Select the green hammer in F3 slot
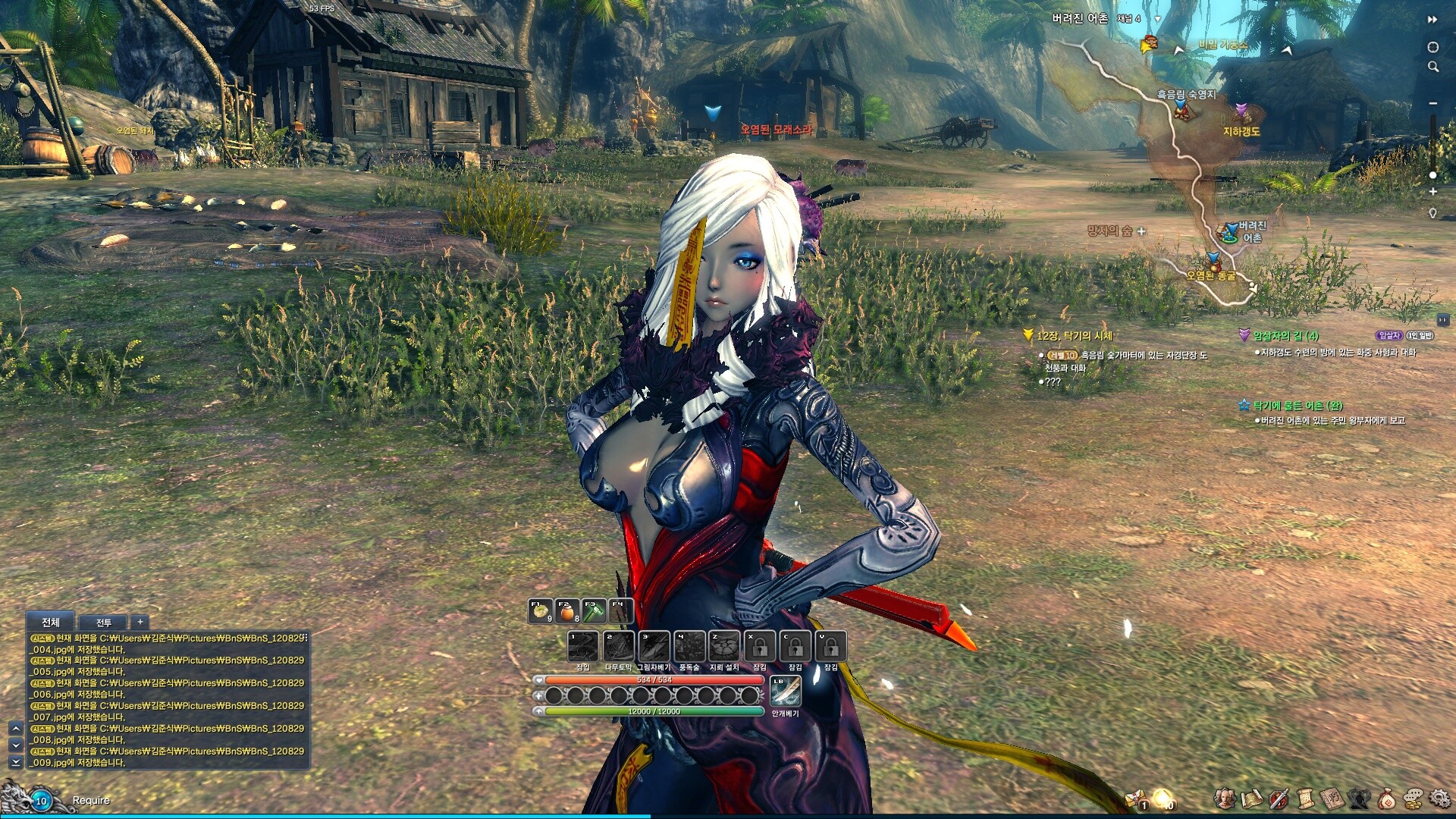The image size is (1456, 819). click(594, 610)
